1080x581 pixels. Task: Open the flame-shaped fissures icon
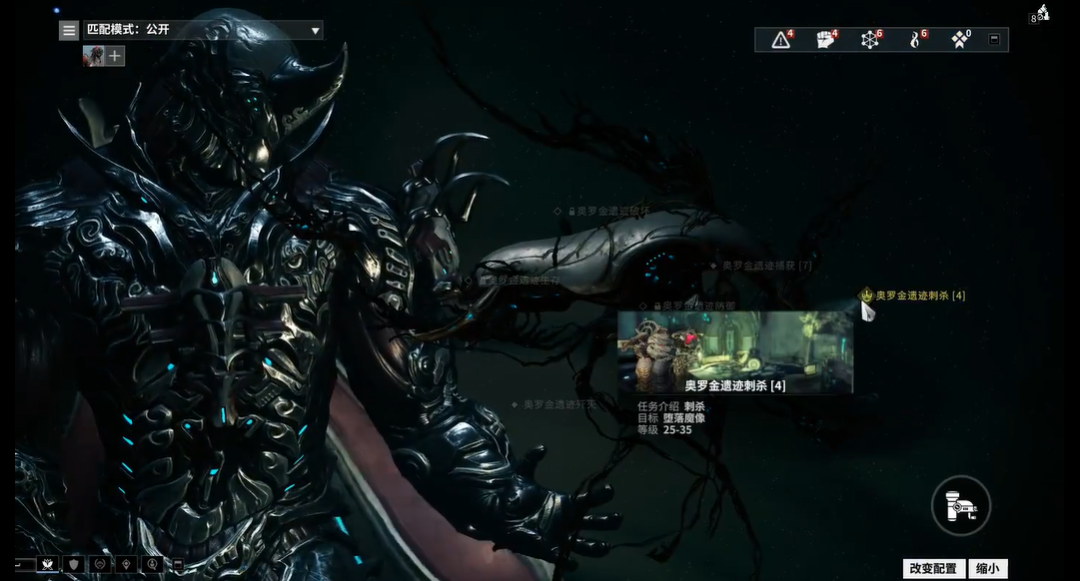point(914,40)
